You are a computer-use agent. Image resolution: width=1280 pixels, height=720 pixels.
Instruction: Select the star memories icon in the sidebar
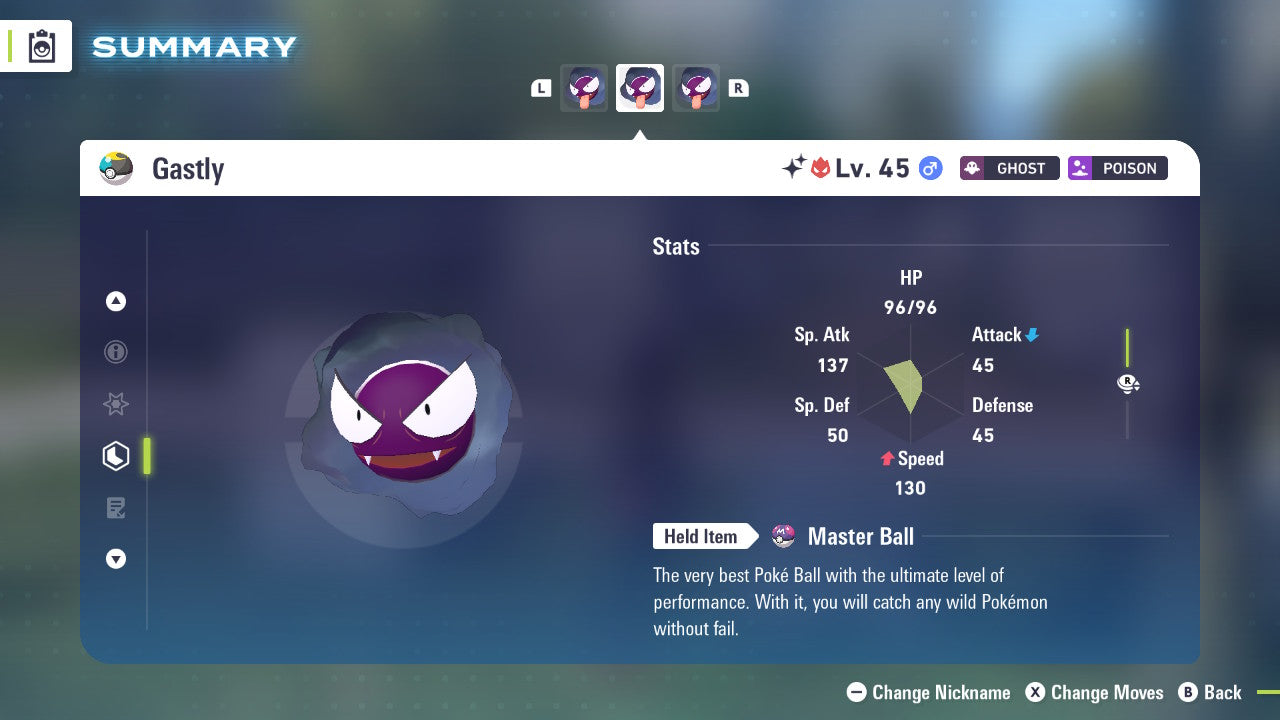(x=116, y=404)
